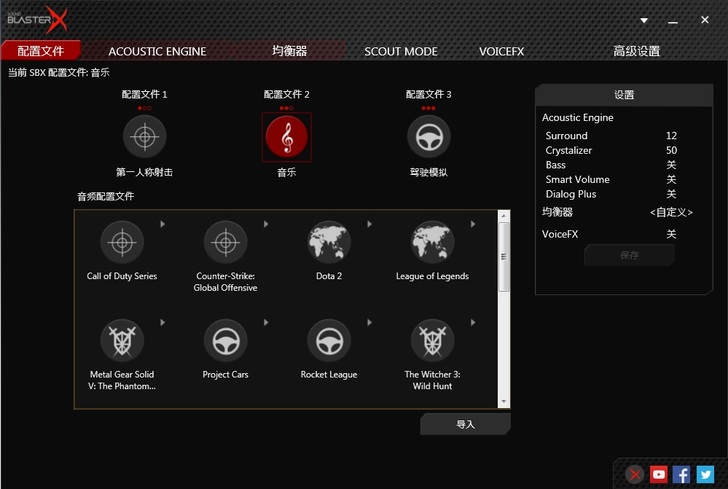Switch to the ACOUSTIC ENGINE tab
Viewport: 728px width, 489px height.
(157, 51)
